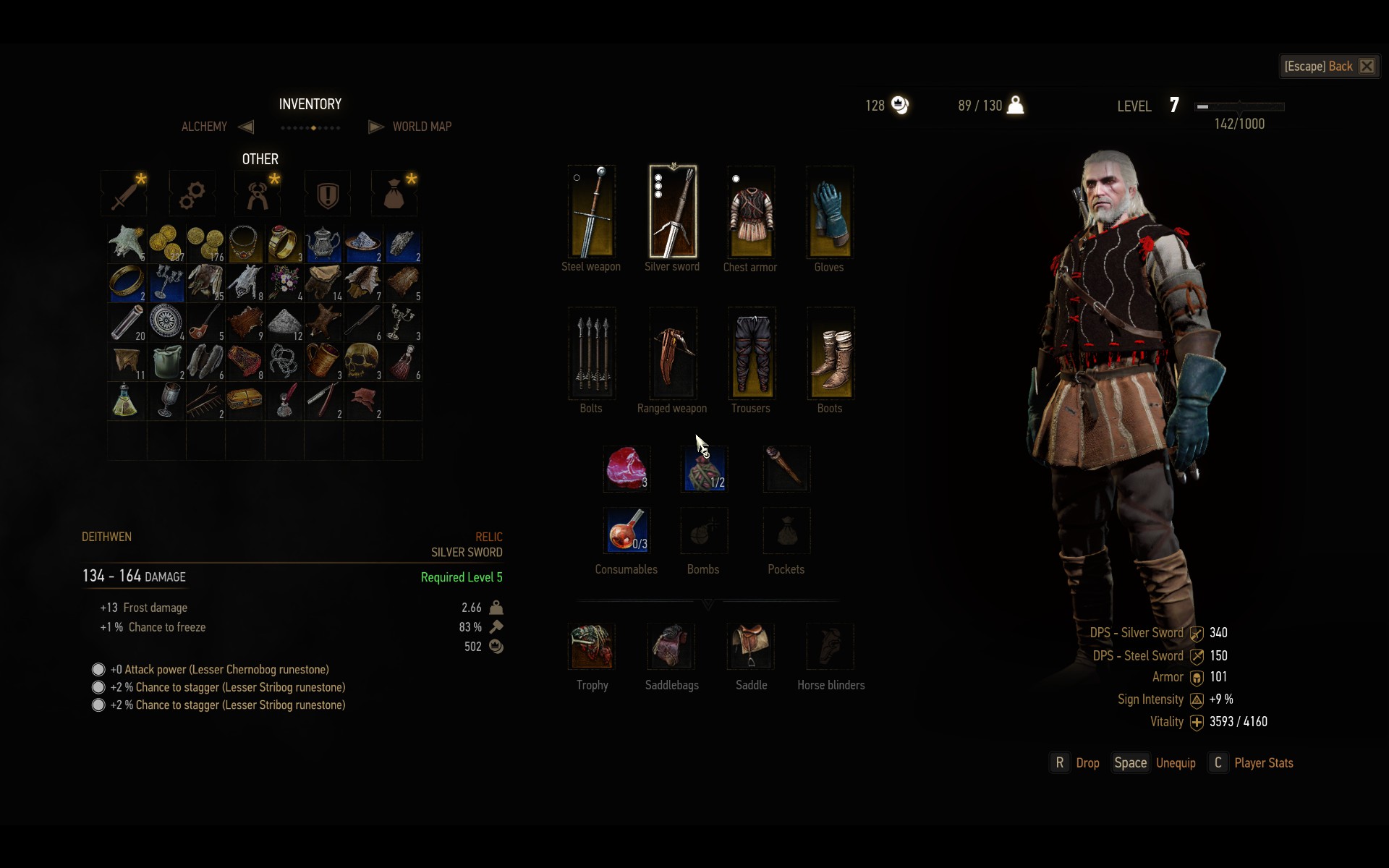This screenshot has height=868, width=1389.
Task: Select the torch in the pockets slot
Action: coord(786,469)
